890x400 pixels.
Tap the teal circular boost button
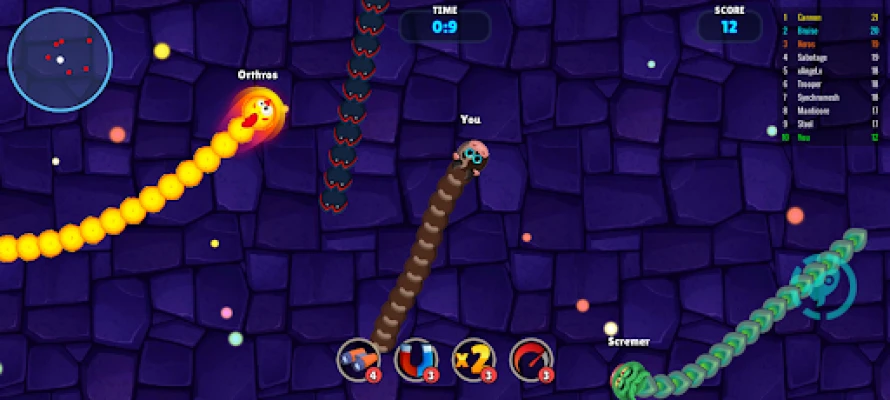822,286
